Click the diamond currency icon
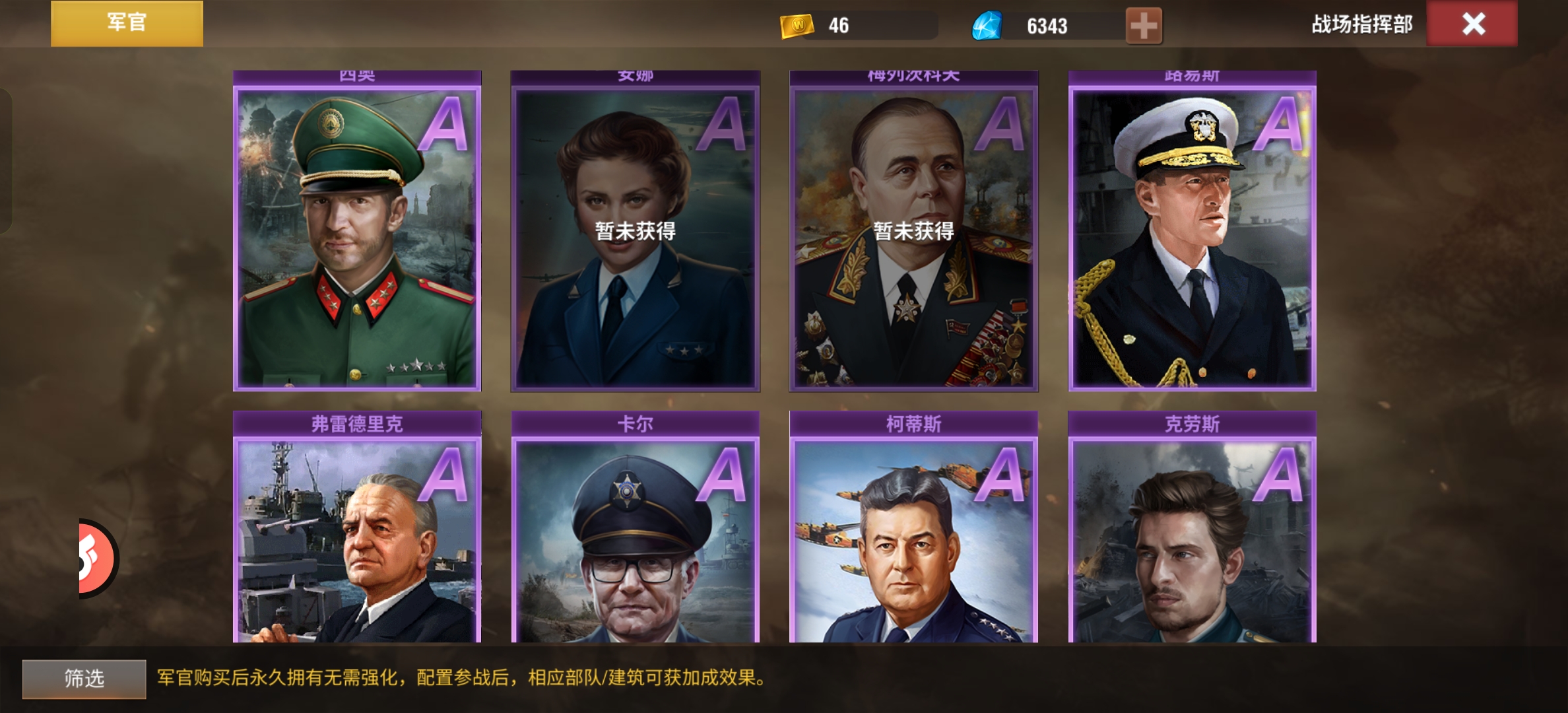Image resolution: width=1568 pixels, height=713 pixels. click(987, 24)
